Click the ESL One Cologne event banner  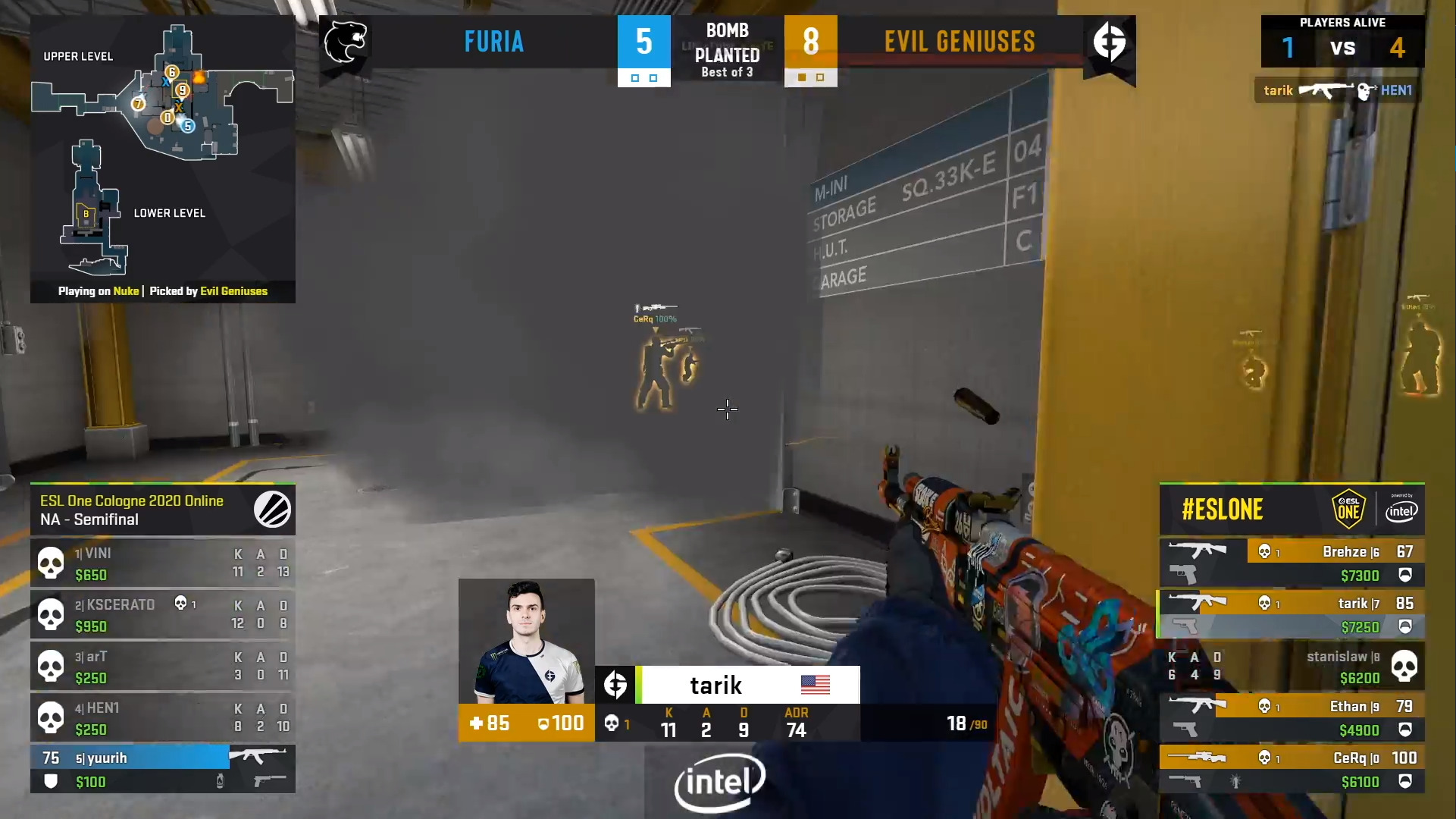pyautogui.click(x=162, y=510)
